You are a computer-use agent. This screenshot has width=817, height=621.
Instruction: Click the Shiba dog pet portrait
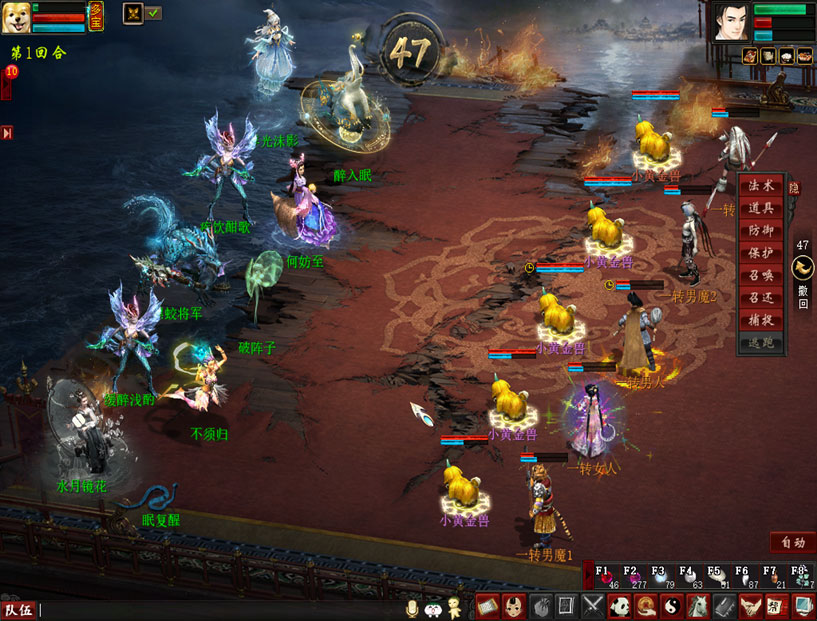(x=16, y=17)
